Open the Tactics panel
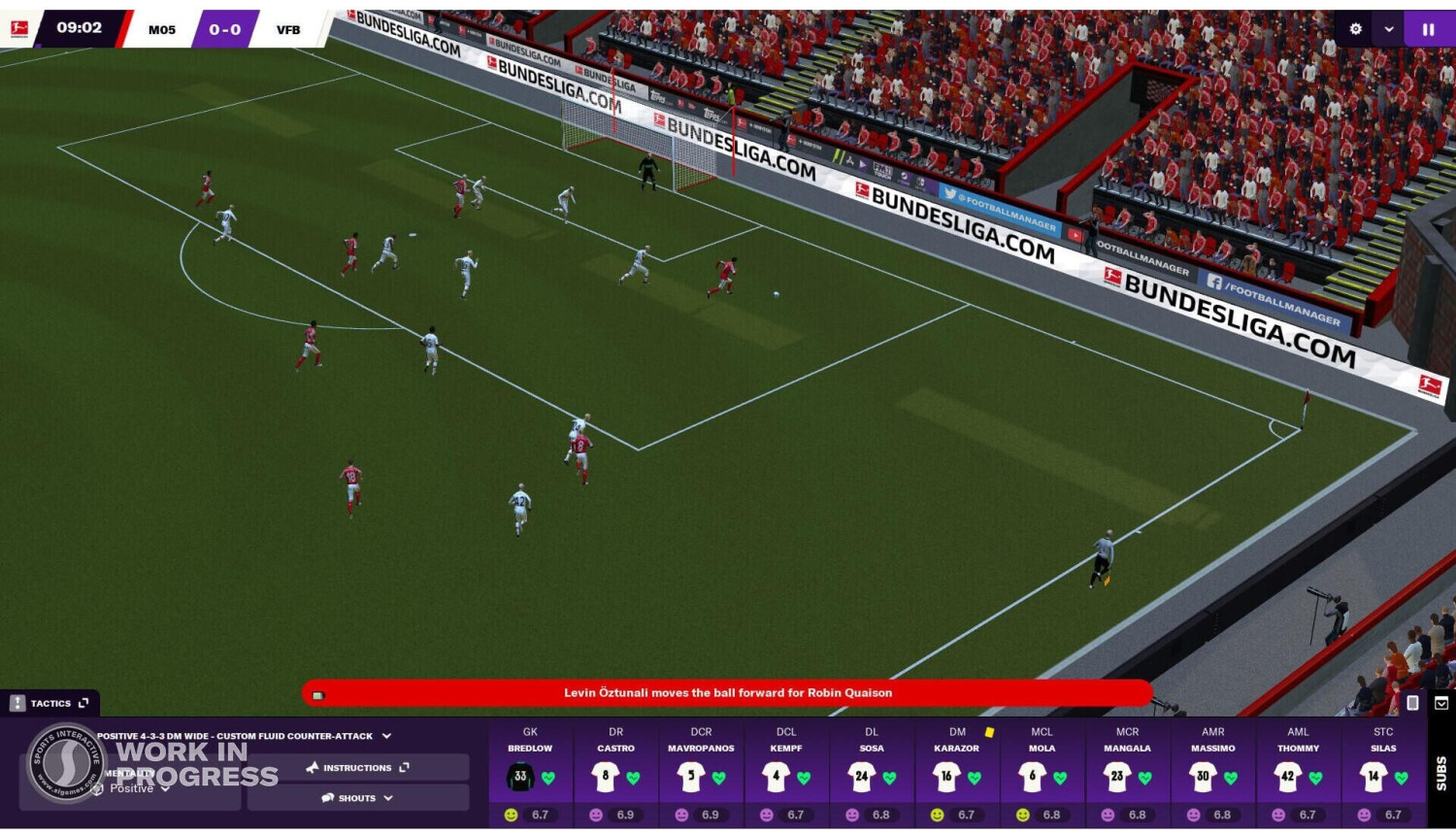This screenshot has width=1456, height=834. pyautogui.click(x=50, y=703)
